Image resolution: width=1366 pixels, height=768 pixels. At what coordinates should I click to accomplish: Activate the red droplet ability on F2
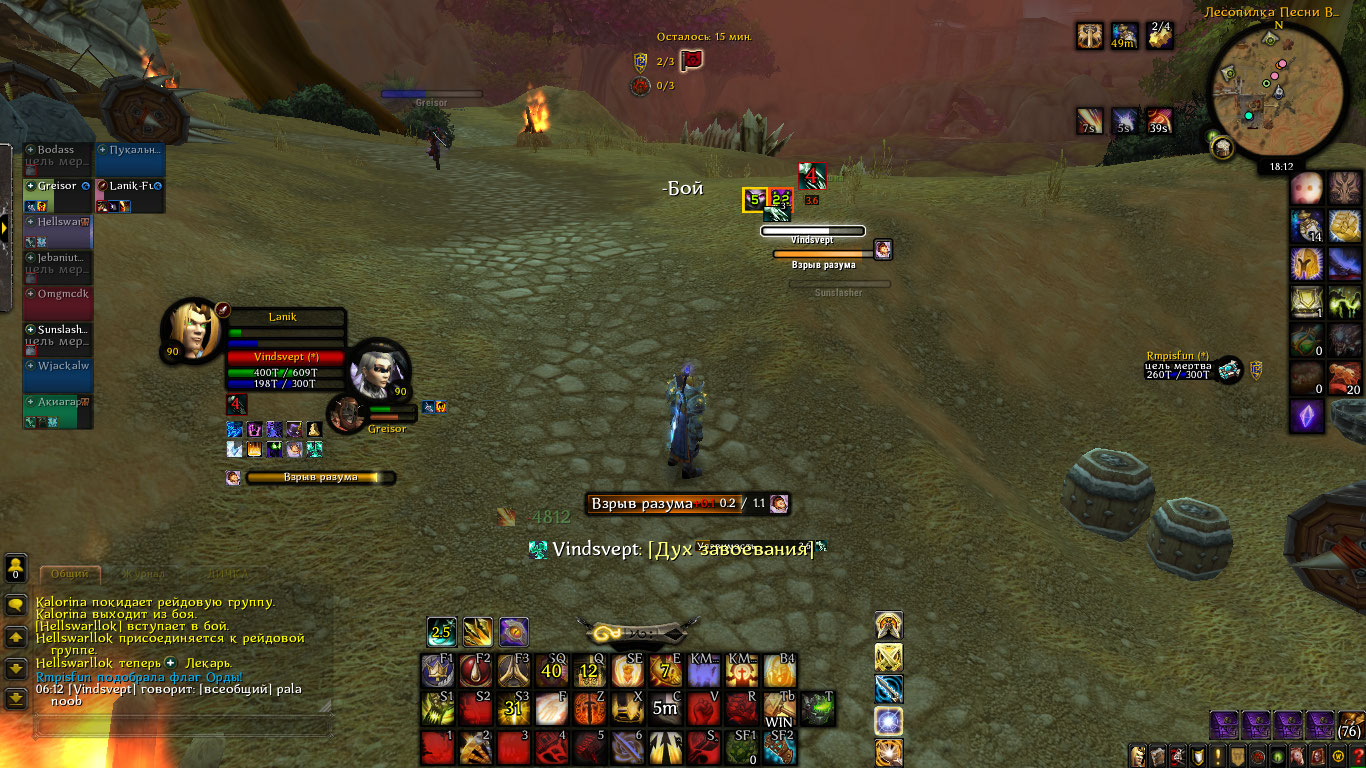click(x=475, y=670)
